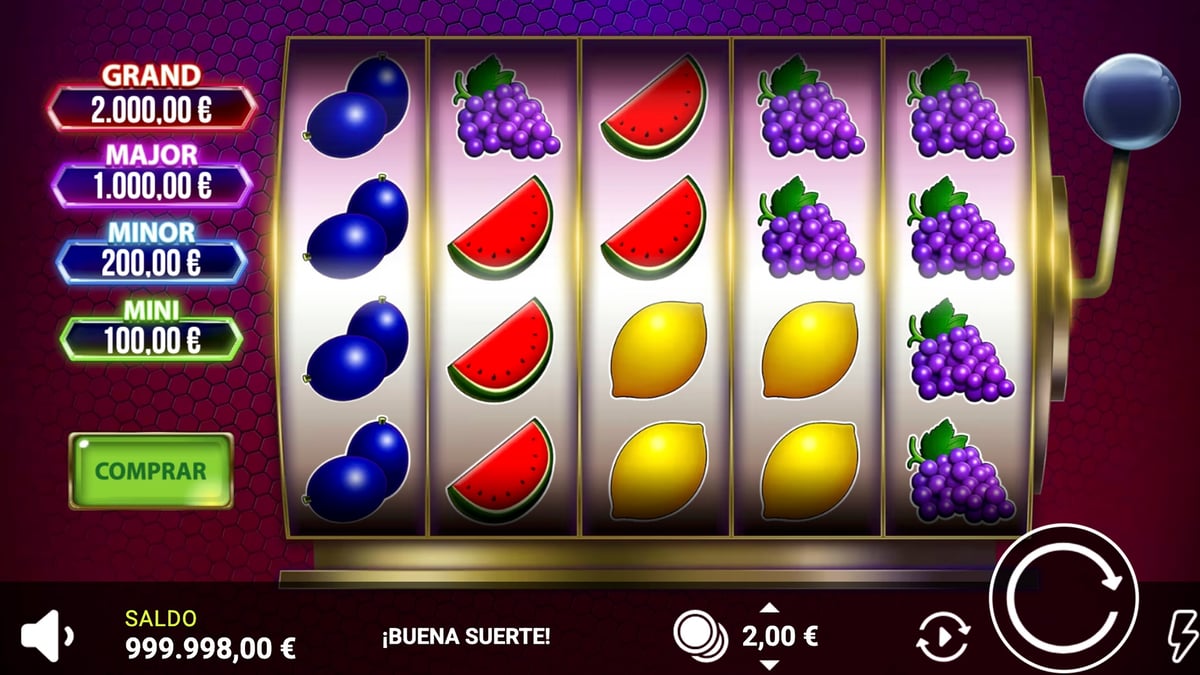Enable turbo mode with the lightning bolt

(x=1184, y=634)
